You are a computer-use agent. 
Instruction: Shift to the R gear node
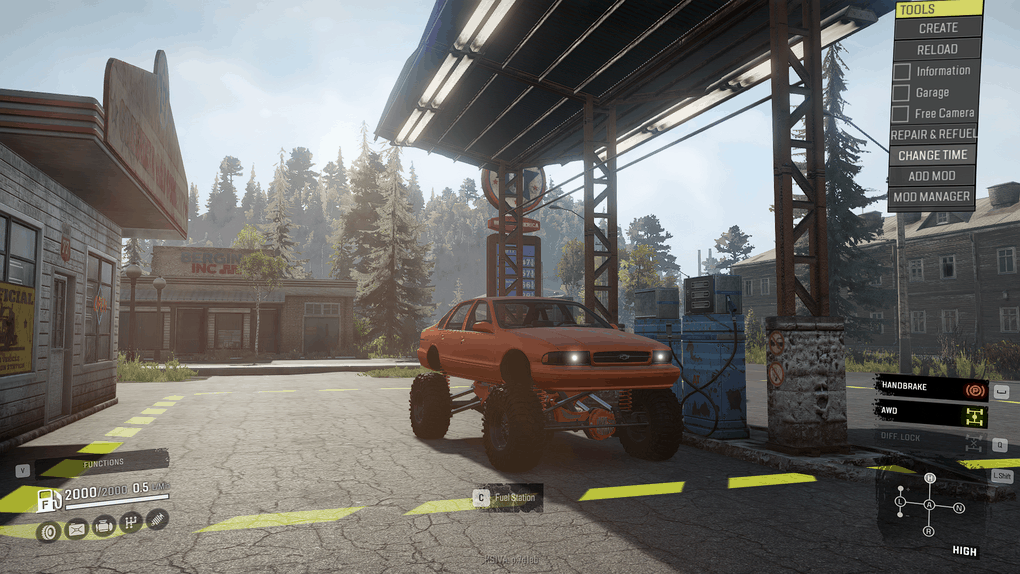point(929,531)
